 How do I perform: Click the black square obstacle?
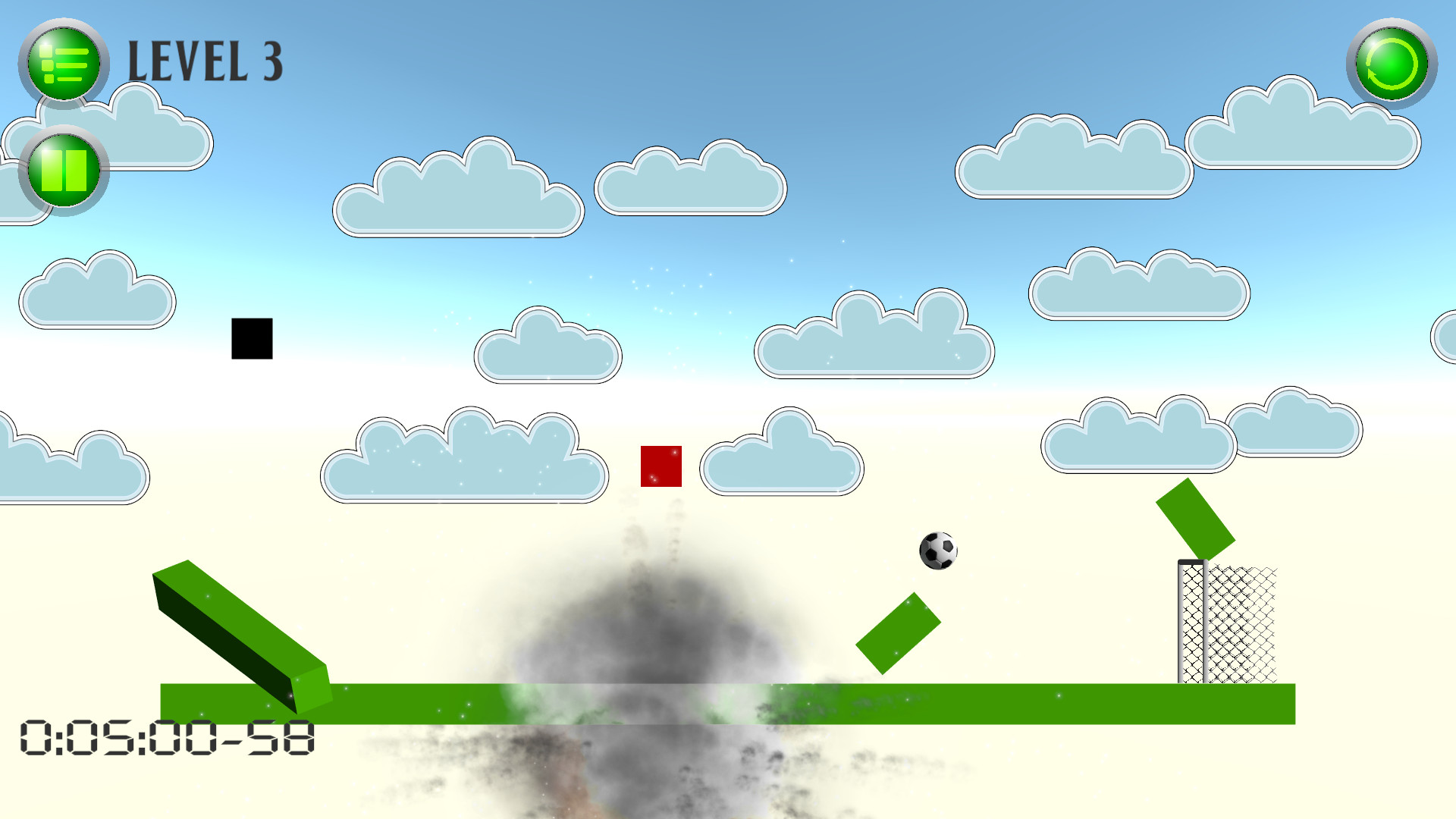tap(250, 340)
